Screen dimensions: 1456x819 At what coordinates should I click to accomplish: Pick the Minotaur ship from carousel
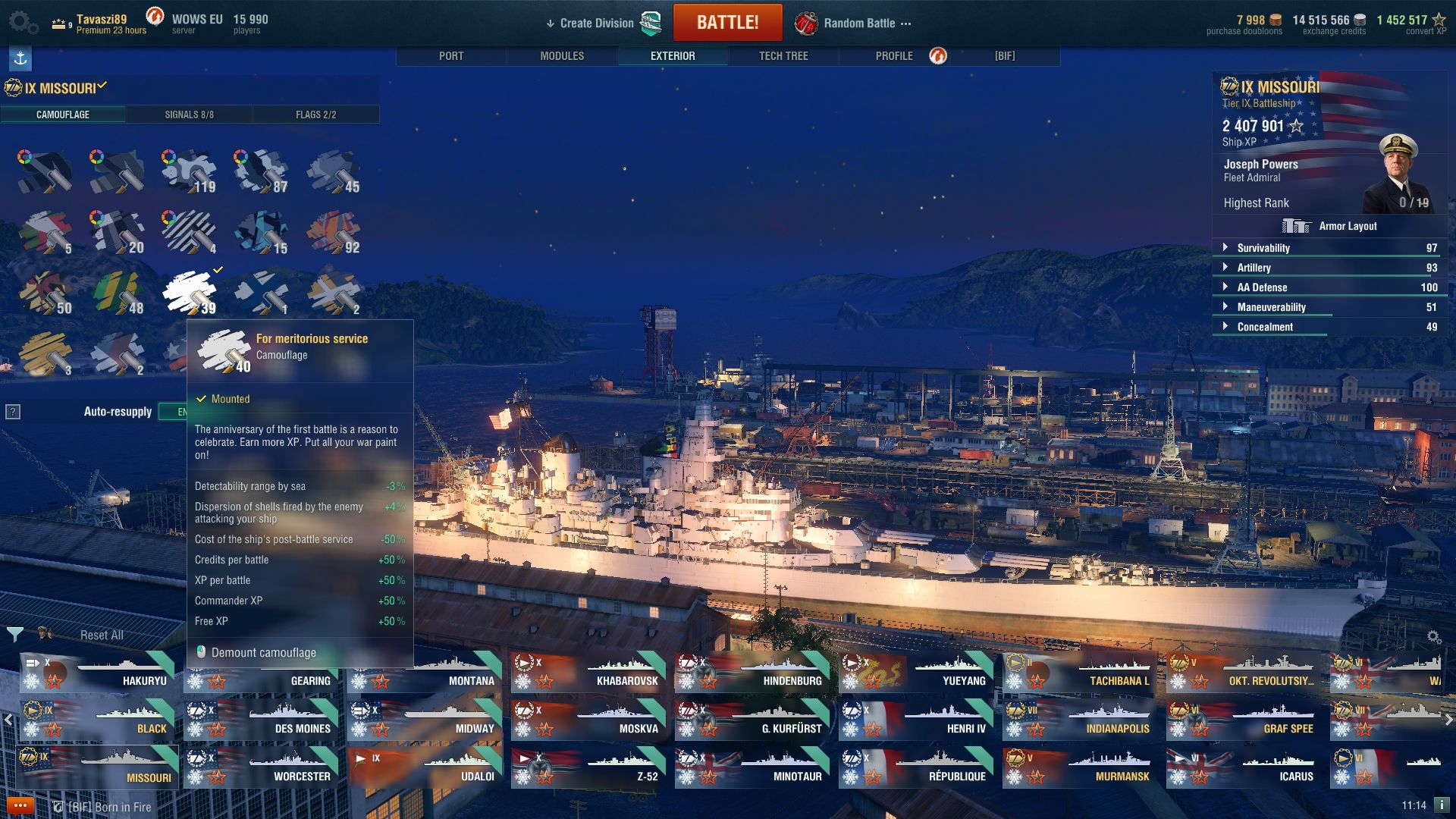752,768
